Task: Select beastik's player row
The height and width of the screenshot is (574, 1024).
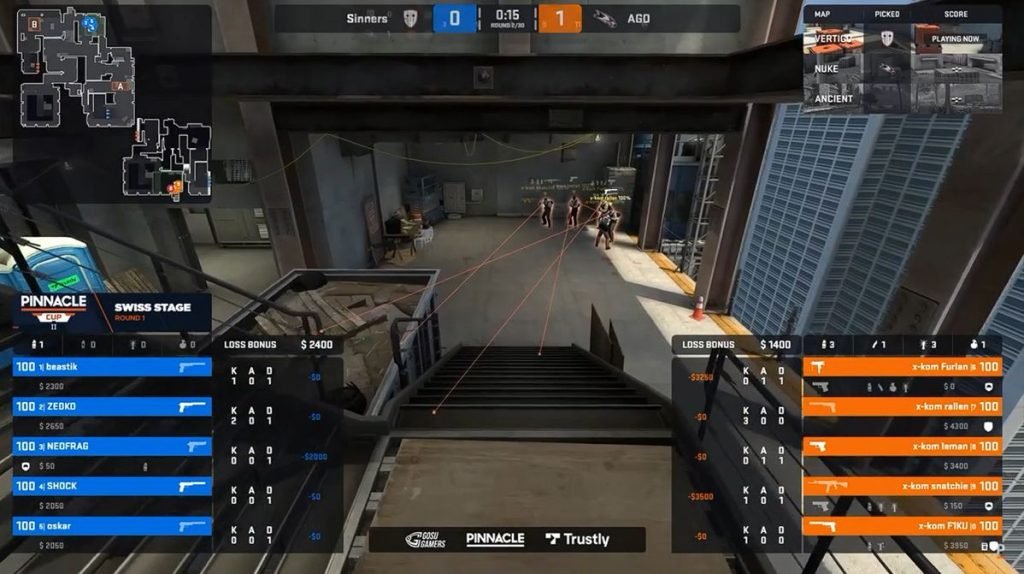Action: click(112, 367)
